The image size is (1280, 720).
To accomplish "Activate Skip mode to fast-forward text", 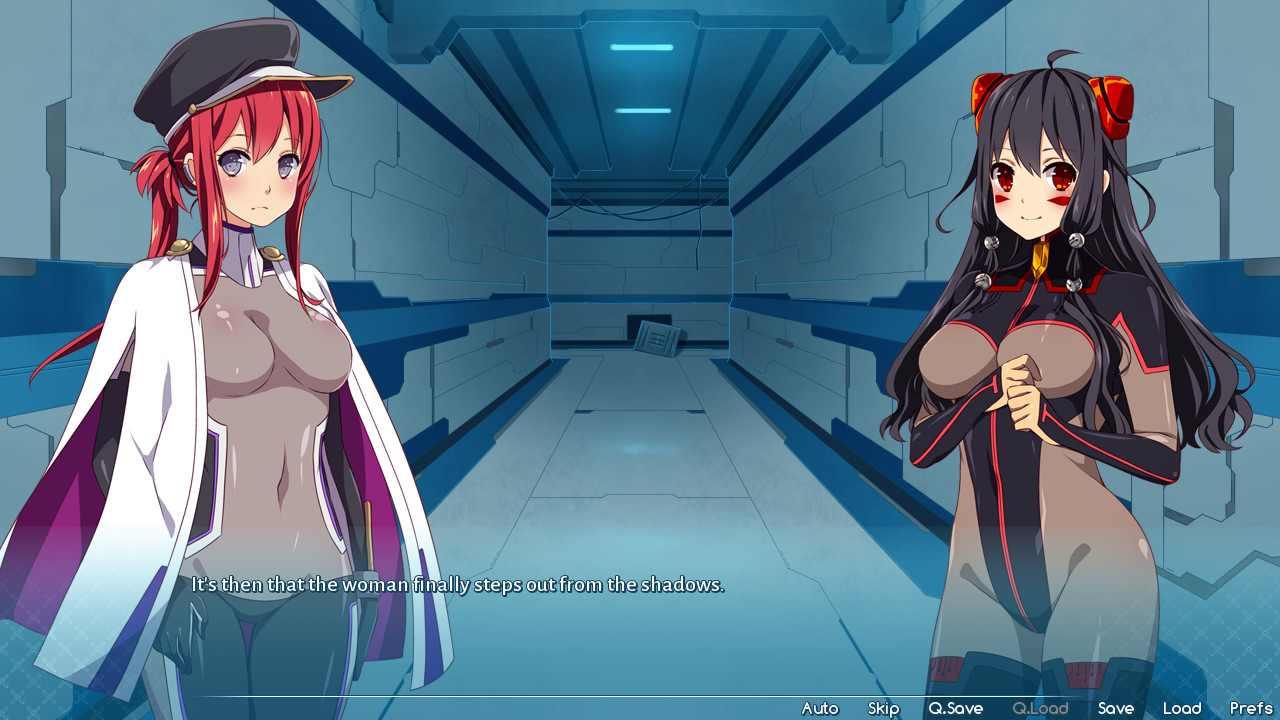I will click(883, 707).
